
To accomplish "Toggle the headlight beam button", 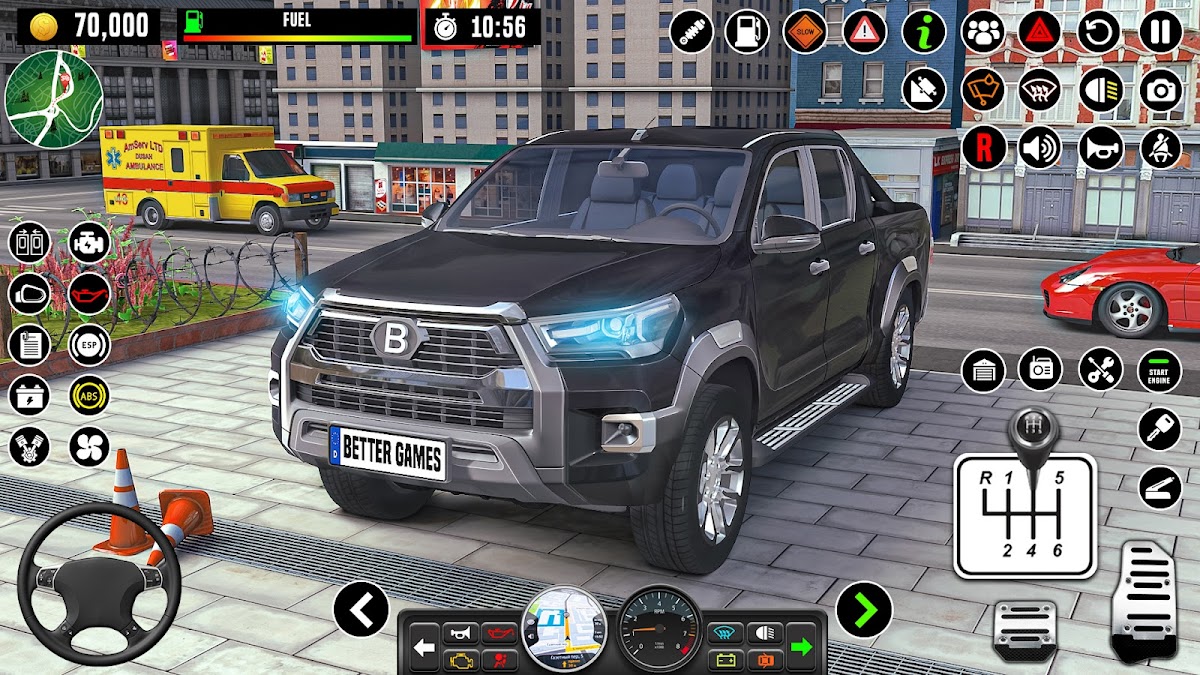I will coord(1100,91).
